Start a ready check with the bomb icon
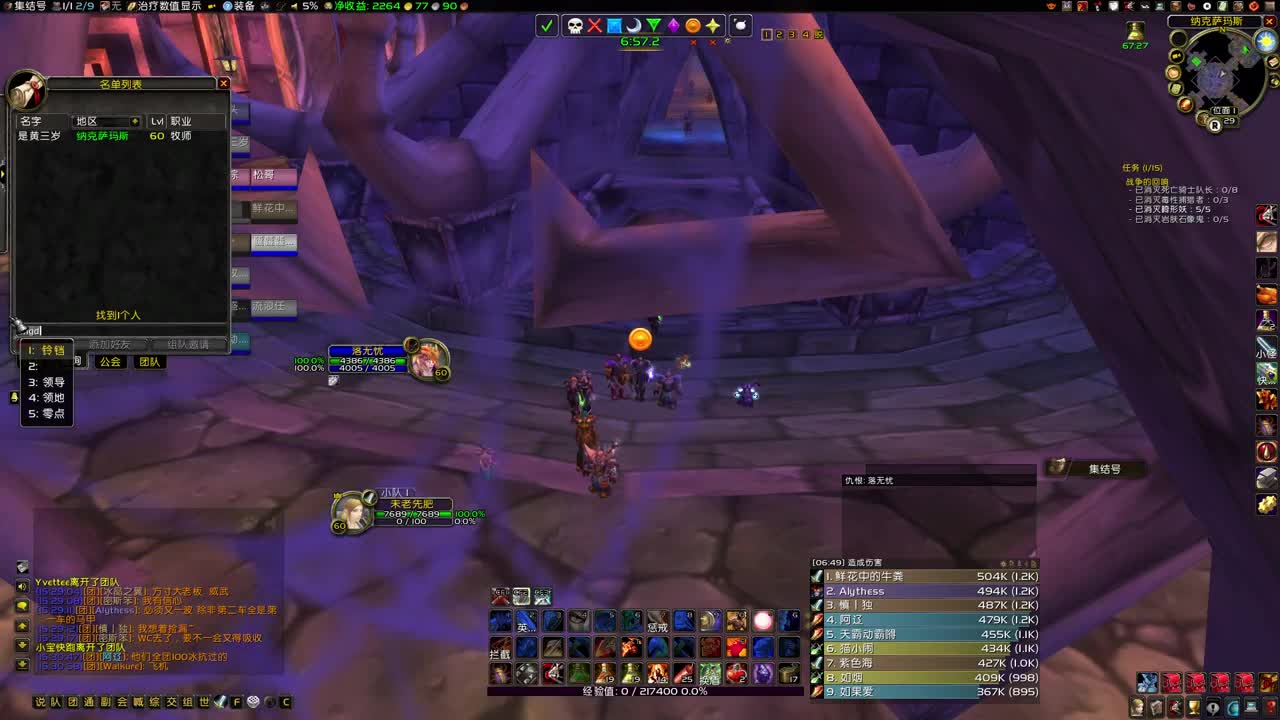Viewport: 1280px width, 720px height. tap(738, 25)
